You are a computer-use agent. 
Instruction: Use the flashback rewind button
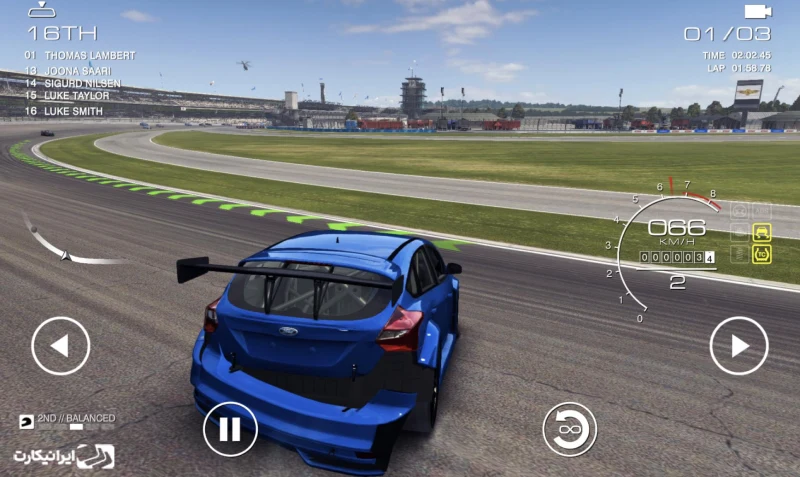click(x=569, y=429)
